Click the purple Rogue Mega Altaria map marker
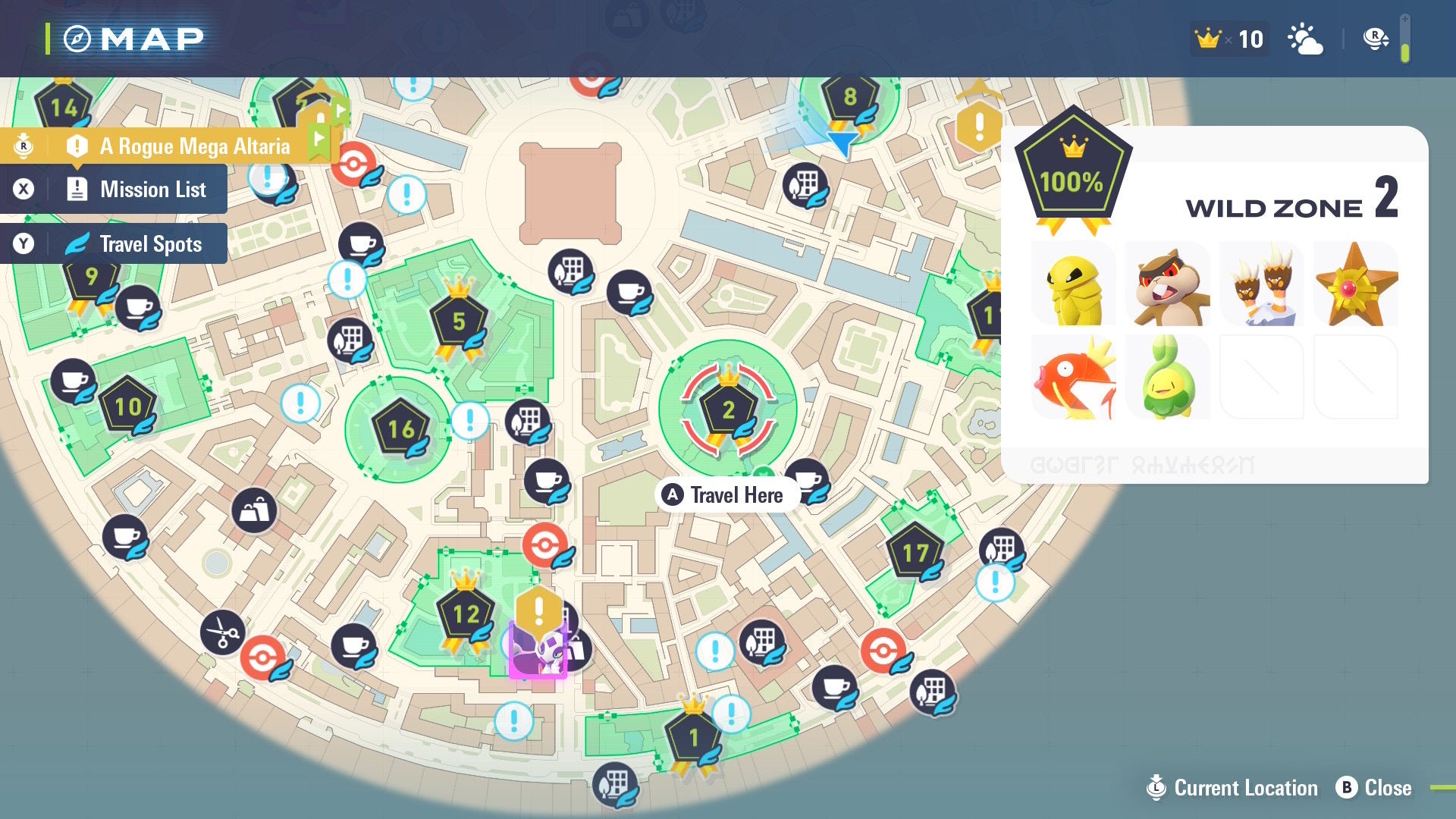Viewport: 1456px width, 819px height. coord(538,651)
